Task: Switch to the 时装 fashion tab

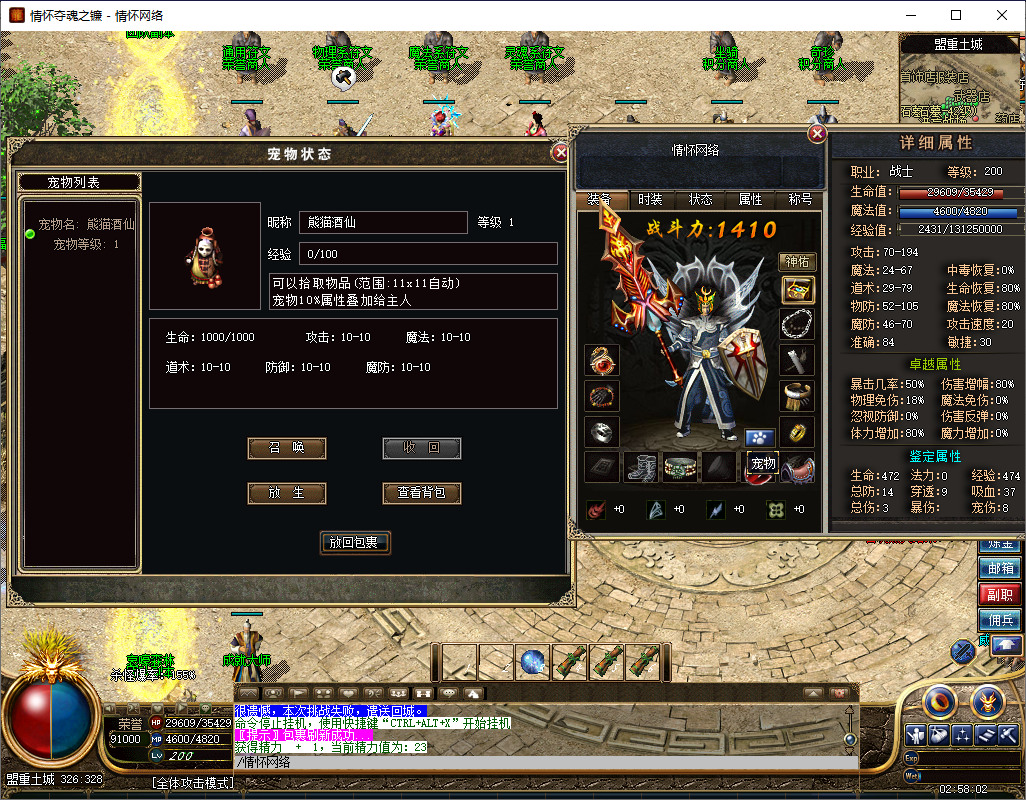Action: pos(650,200)
